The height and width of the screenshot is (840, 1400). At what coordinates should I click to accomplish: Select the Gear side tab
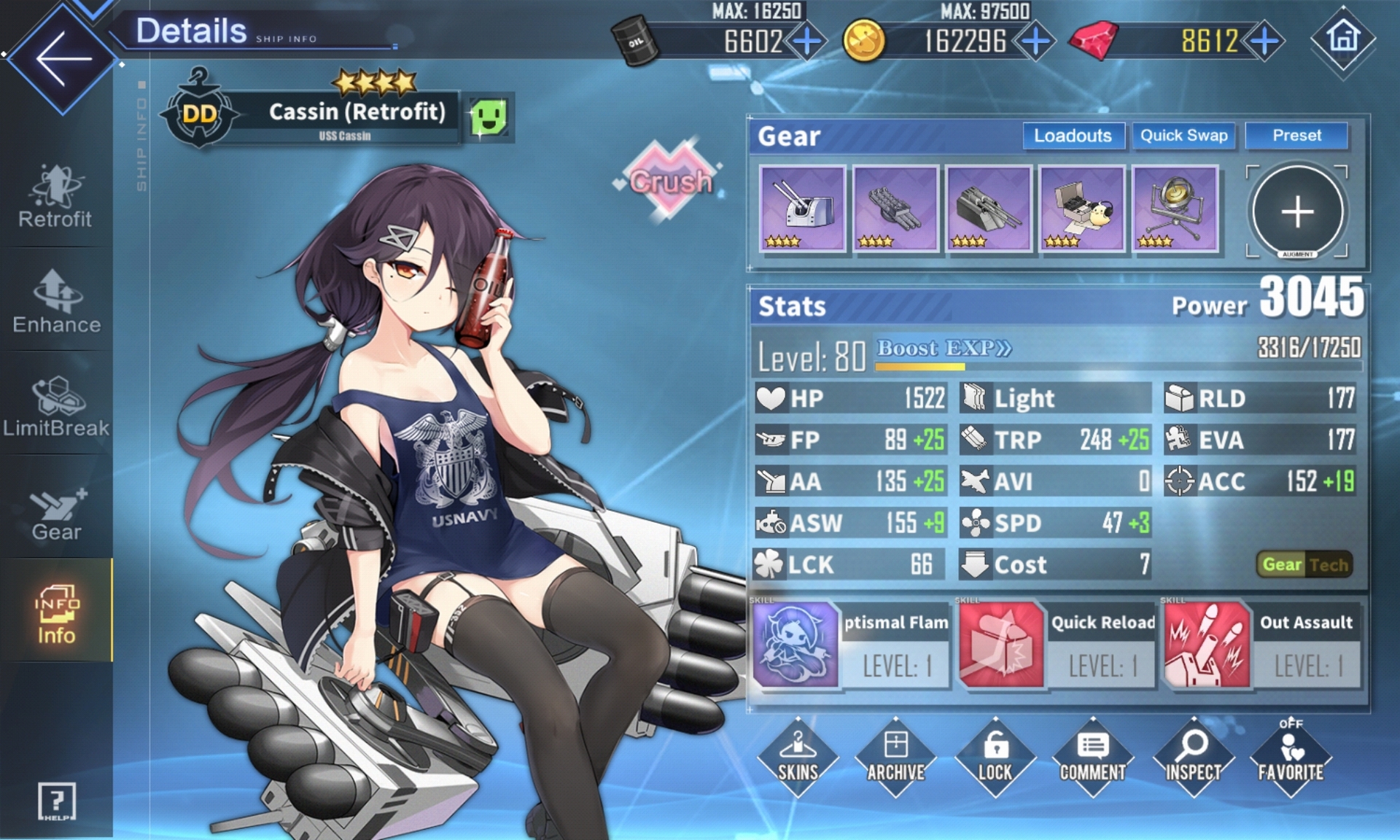pyautogui.click(x=56, y=512)
